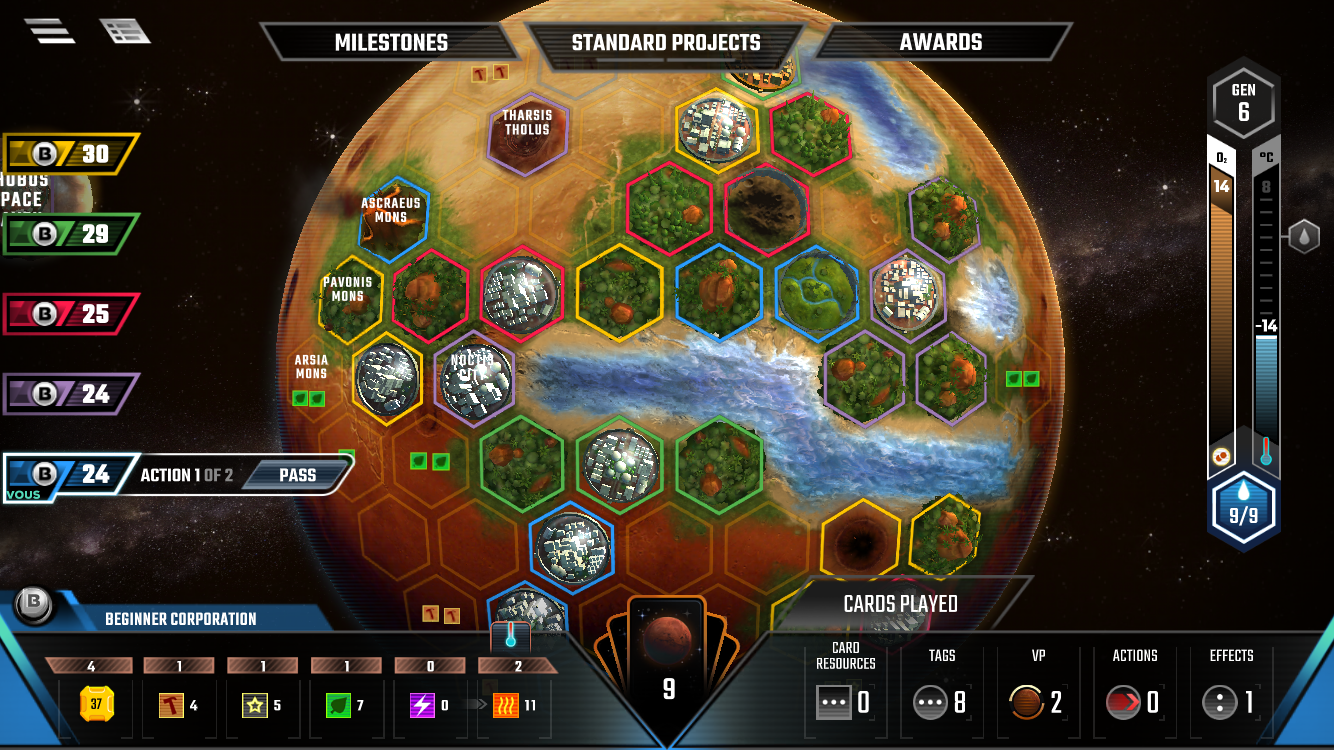Screen dimensions: 1334x750
Task: Open the hamburger menu top left
Action: (x=48, y=29)
